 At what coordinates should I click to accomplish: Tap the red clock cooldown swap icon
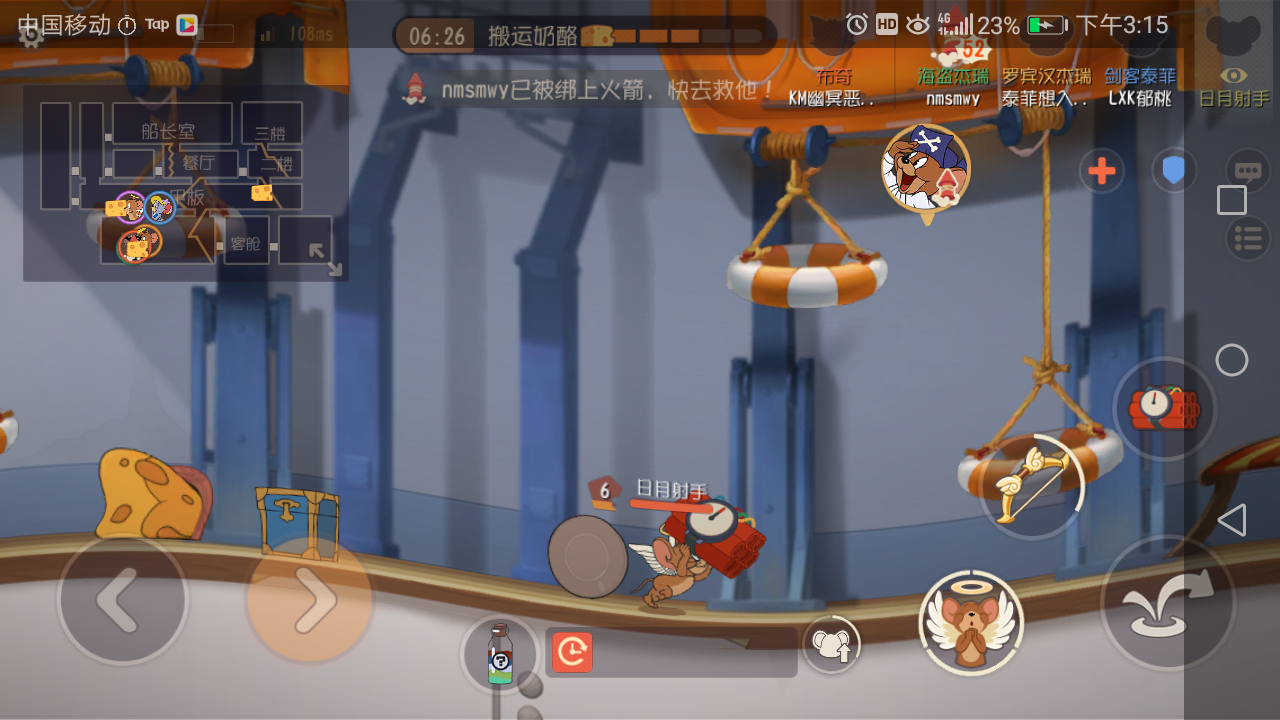pyautogui.click(x=571, y=651)
